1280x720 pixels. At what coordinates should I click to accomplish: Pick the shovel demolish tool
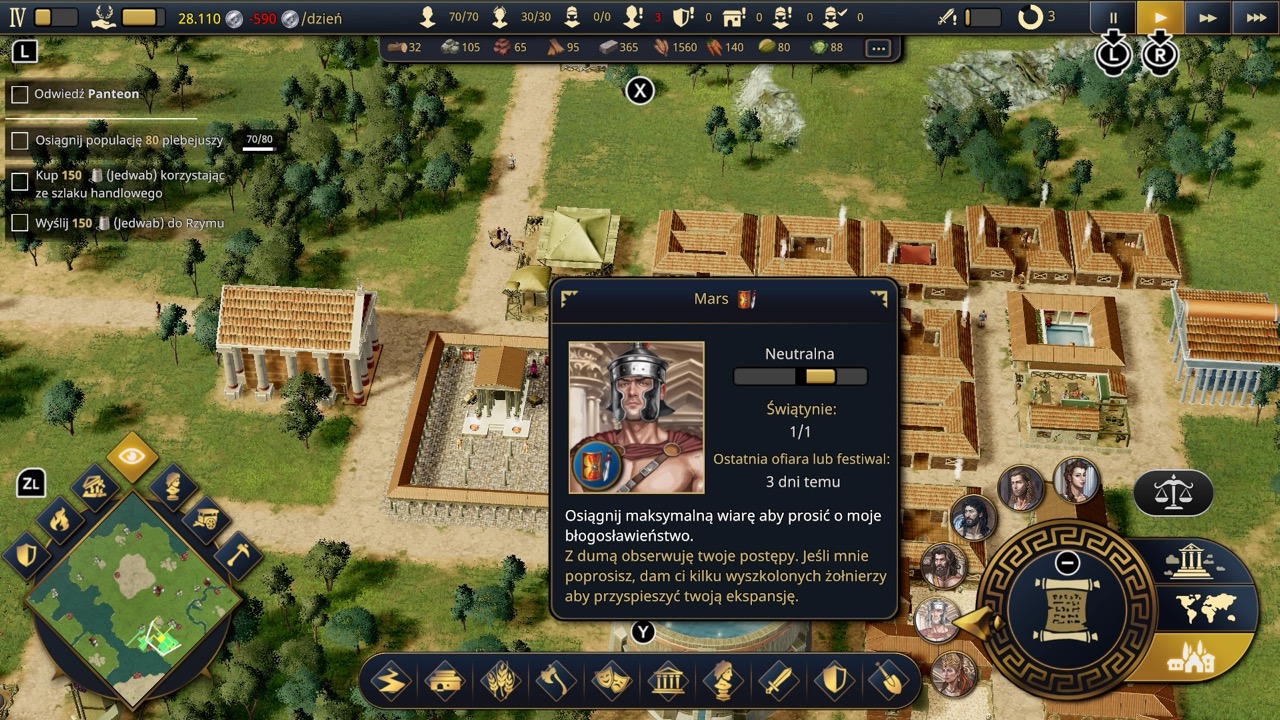[x=888, y=682]
